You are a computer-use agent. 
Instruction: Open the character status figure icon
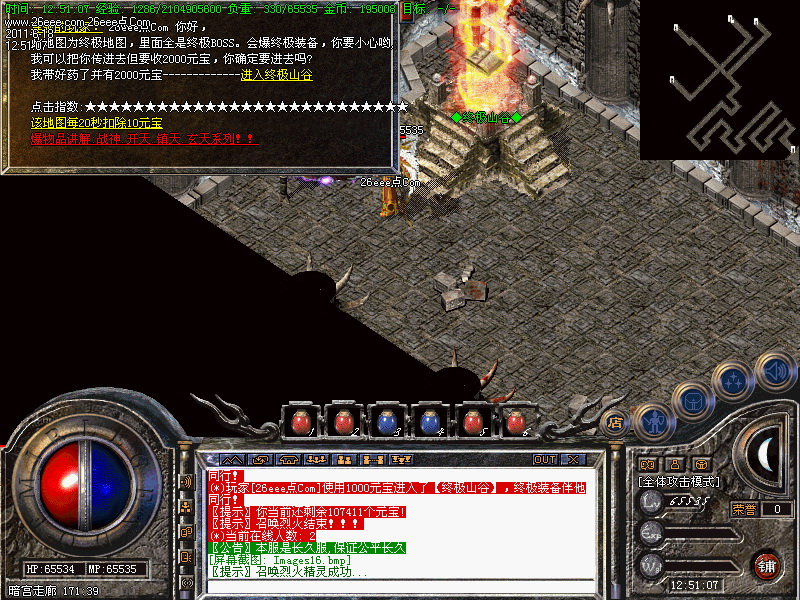click(652, 422)
